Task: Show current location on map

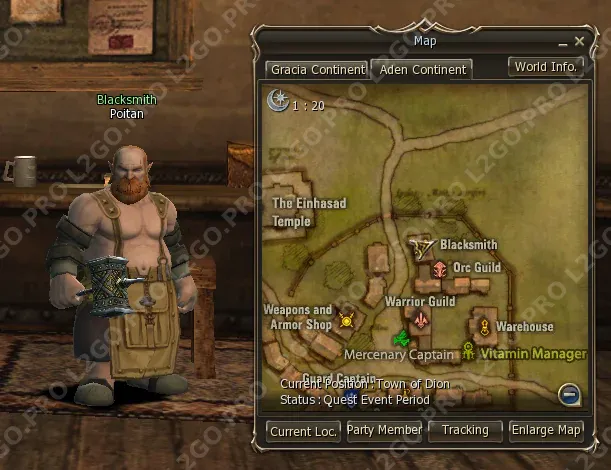Action: (304, 431)
